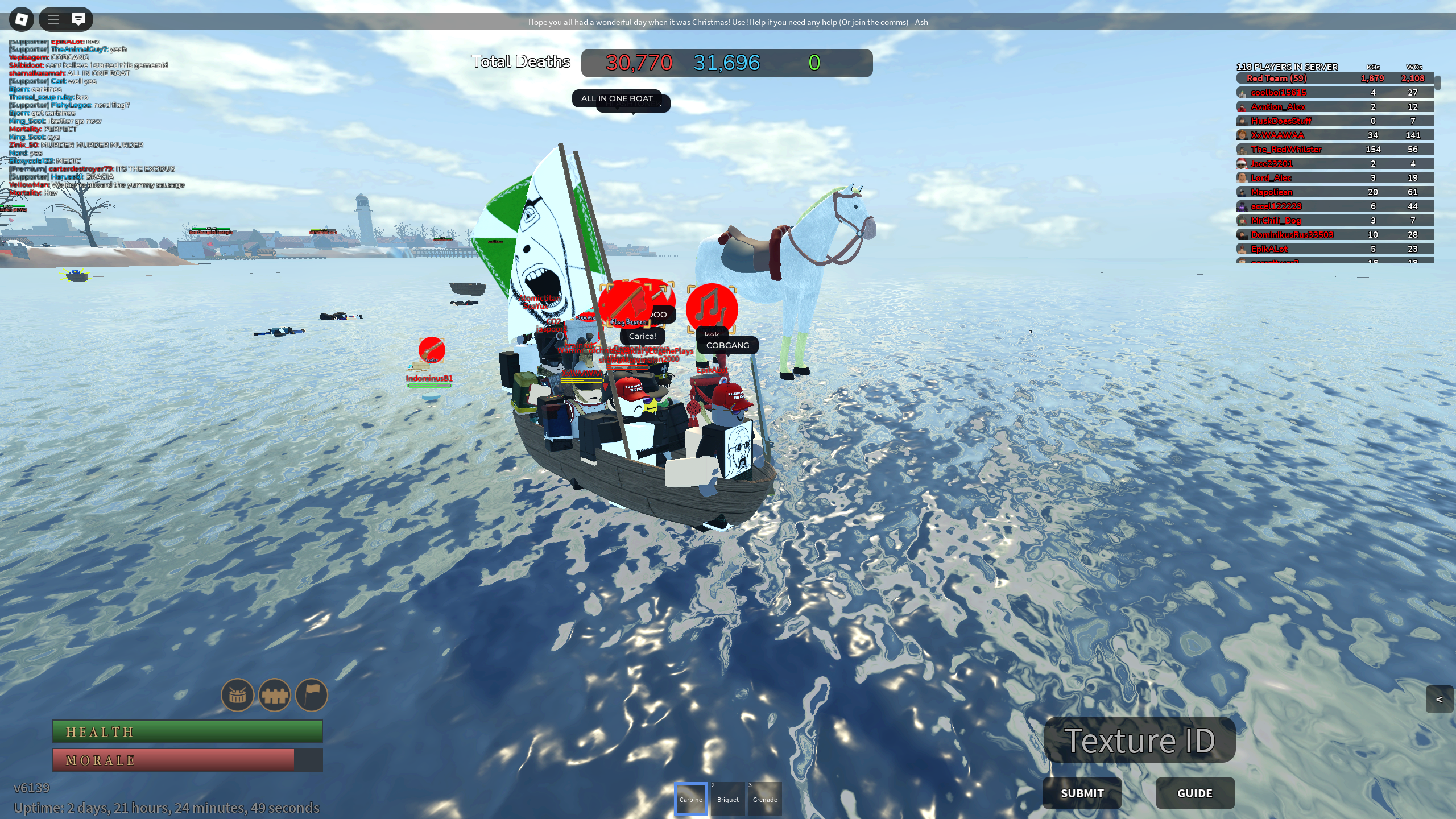The image size is (1456, 819).
Task: Open the Roblox logo menu
Action: pyautogui.click(x=22, y=19)
